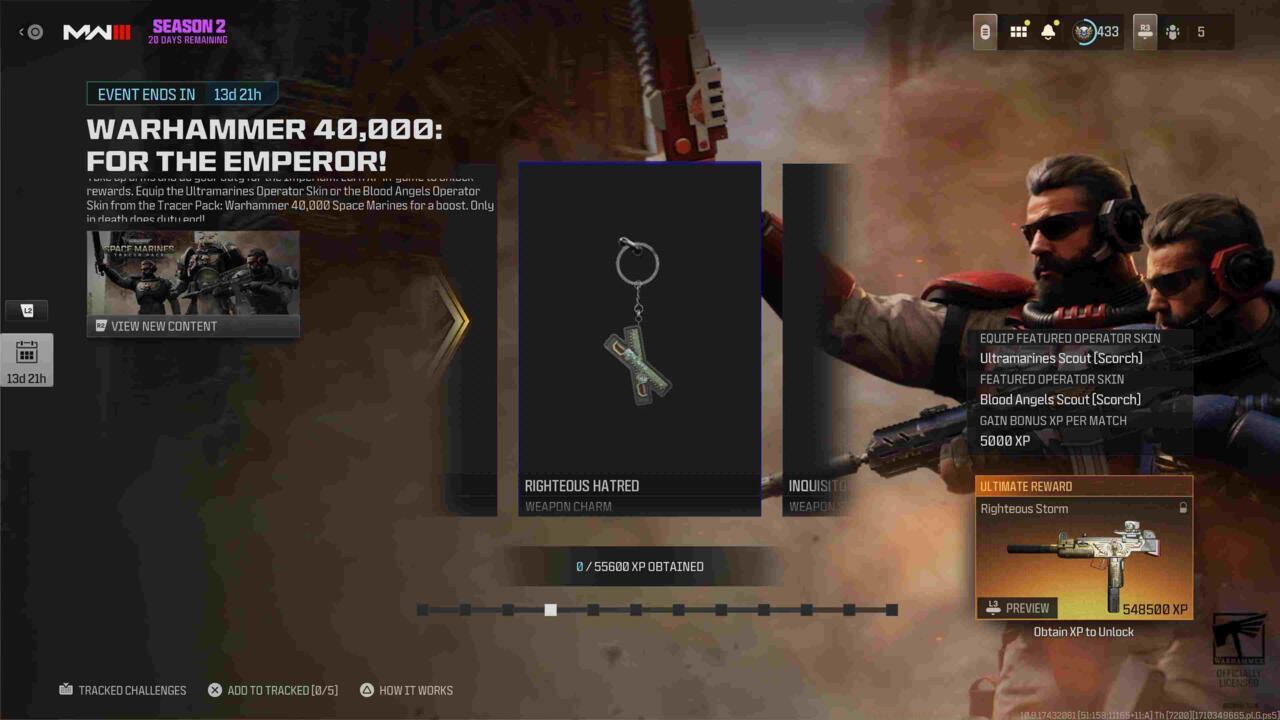
Task: Click the battery-style icon in the top bar
Action: 983,31
